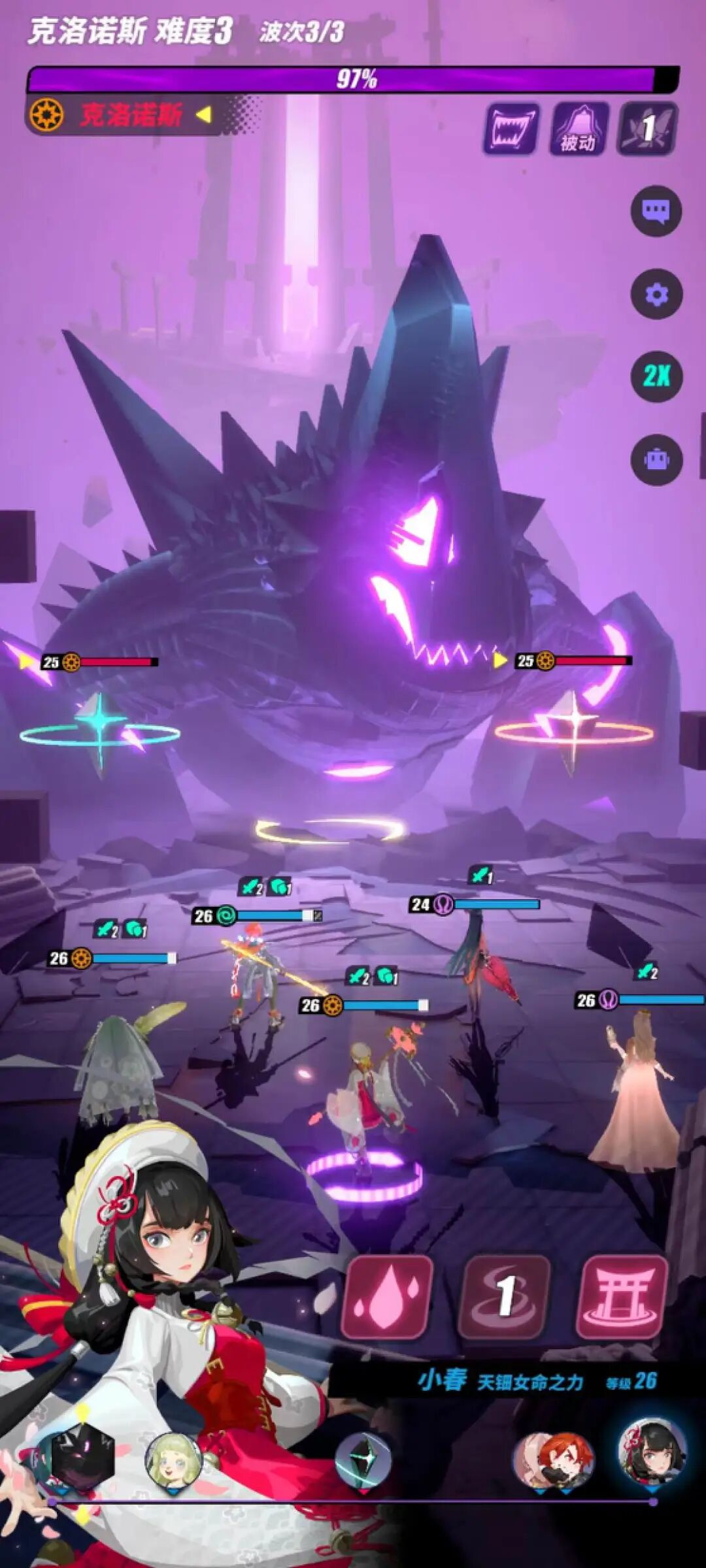Viewport: 706px width, 1568px height.
Task: Inspect the boss butterfly buff icon
Action: tap(648, 129)
